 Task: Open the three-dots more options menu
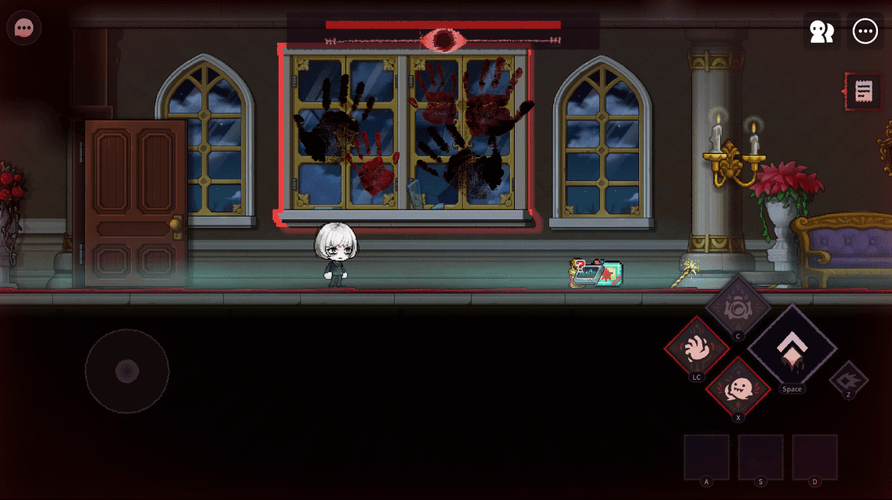point(865,31)
